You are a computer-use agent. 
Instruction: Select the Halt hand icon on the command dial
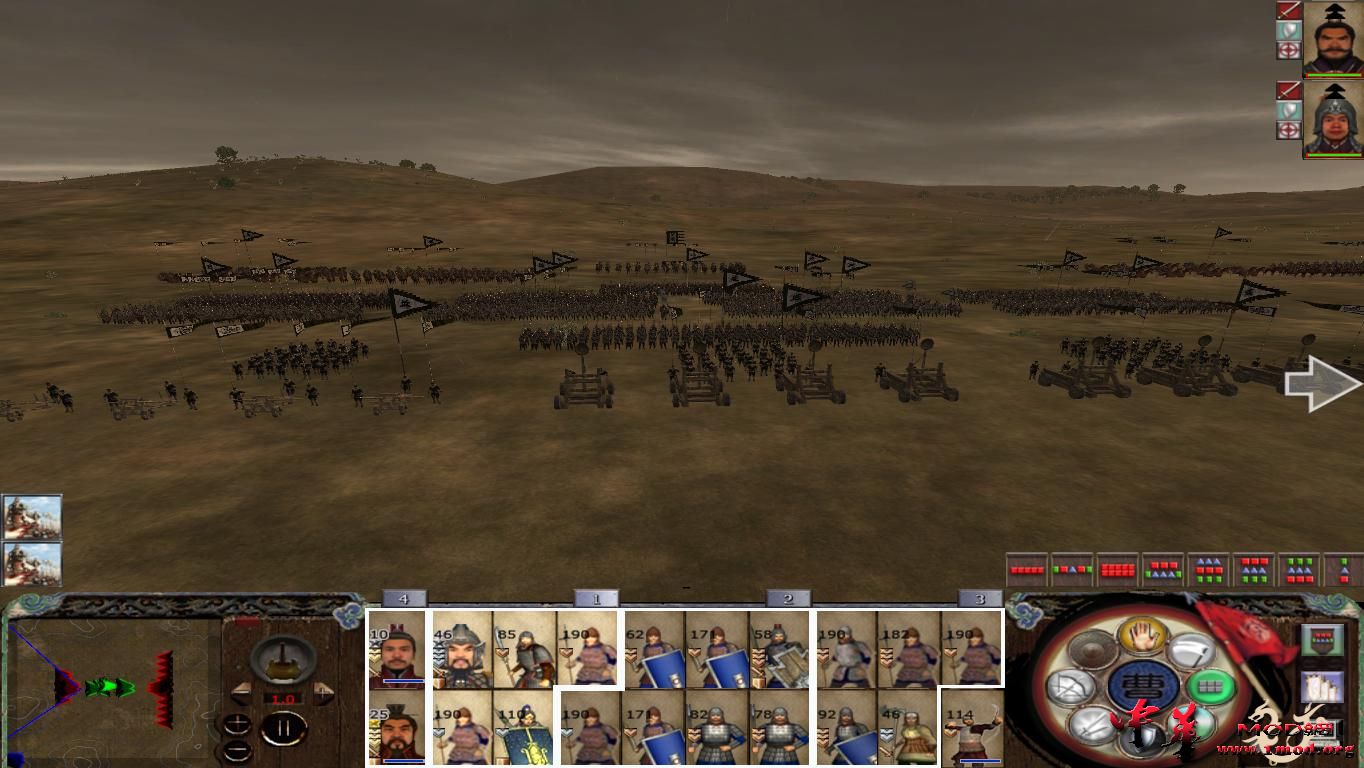(x=1144, y=638)
